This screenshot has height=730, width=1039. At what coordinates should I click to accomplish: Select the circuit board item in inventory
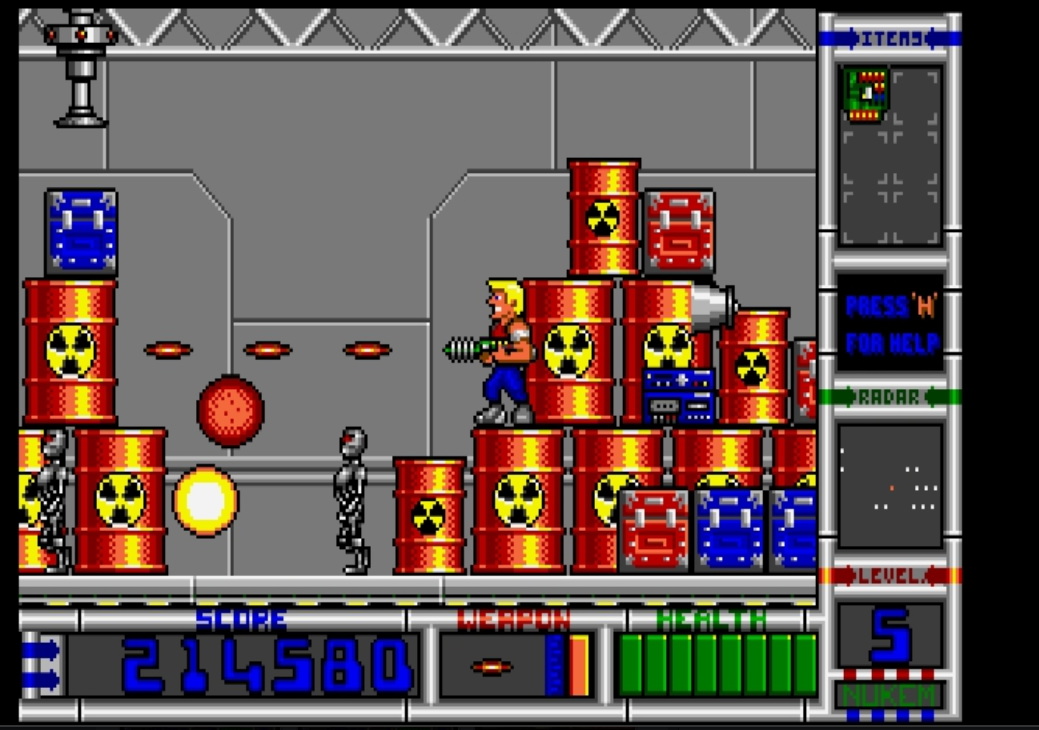pyautogui.click(x=866, y=94)
